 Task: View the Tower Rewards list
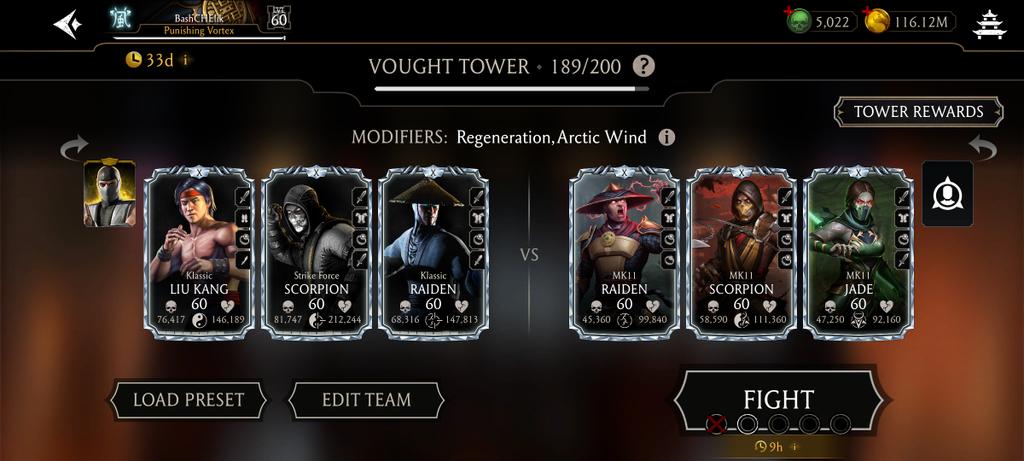point(918,112)
